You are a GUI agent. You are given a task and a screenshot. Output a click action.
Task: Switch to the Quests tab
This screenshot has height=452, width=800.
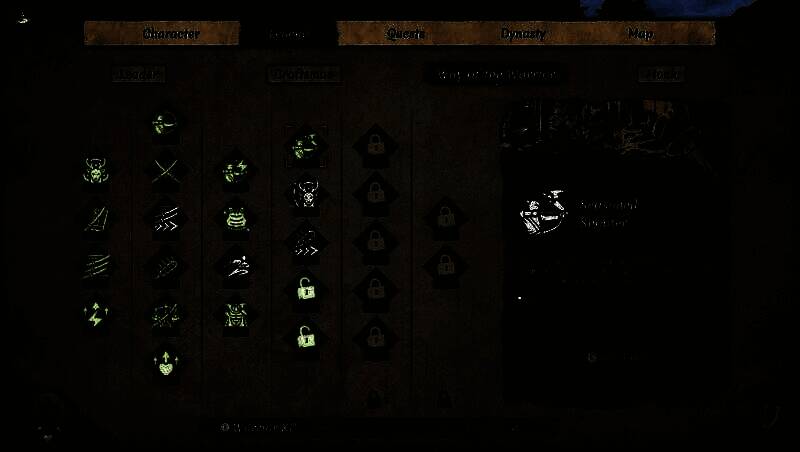(x=406, y=34)
